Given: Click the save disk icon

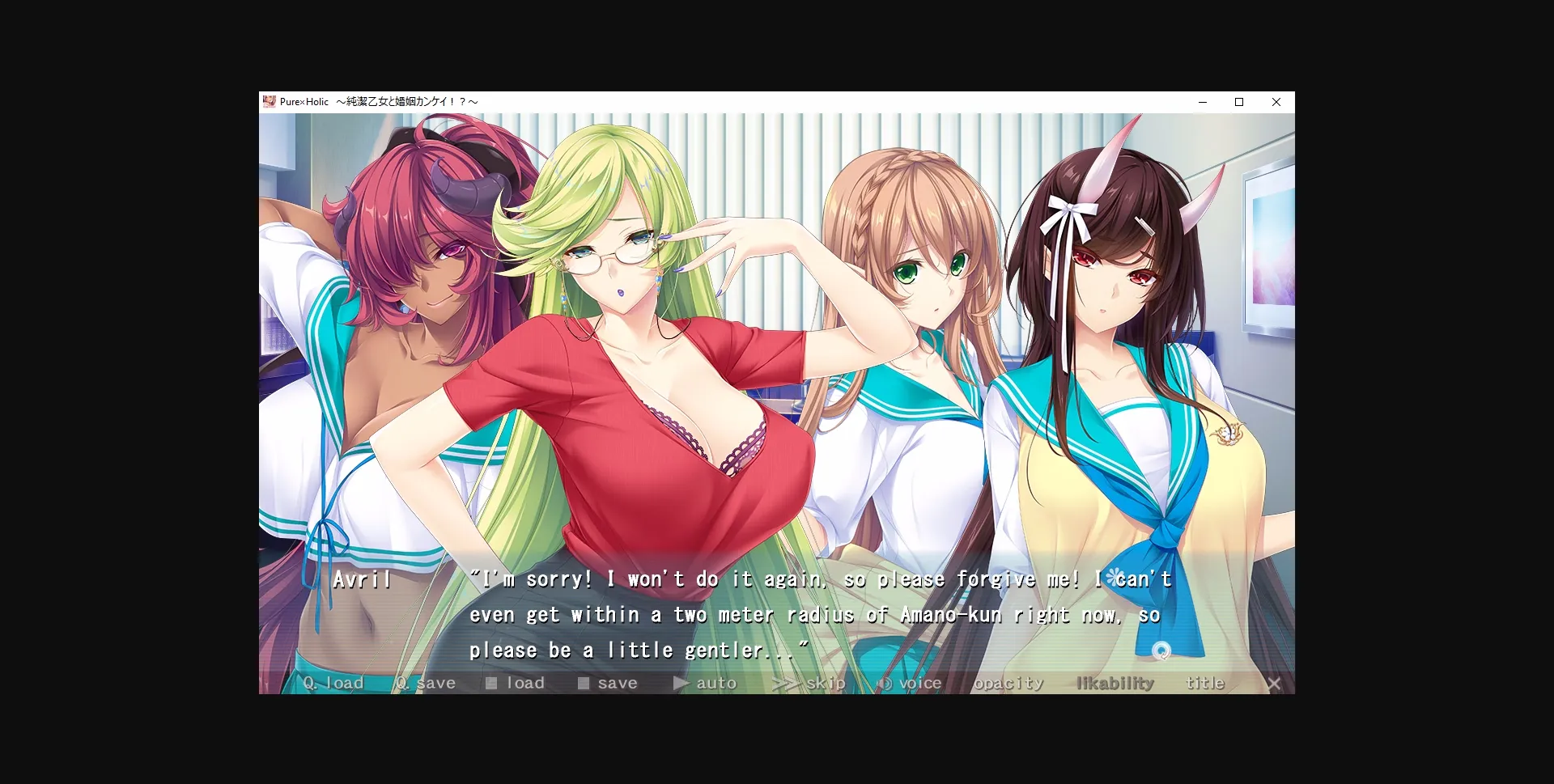Looking at the screenshot, I should [x=583, y=683].
